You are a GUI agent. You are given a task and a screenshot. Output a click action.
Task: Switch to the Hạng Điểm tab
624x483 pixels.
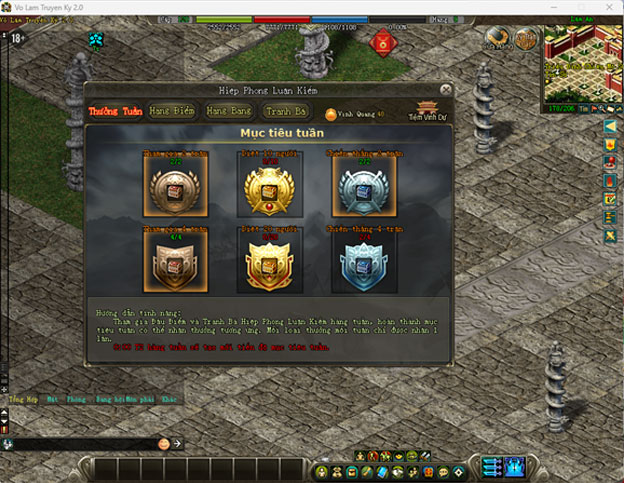tap(170, 111)
